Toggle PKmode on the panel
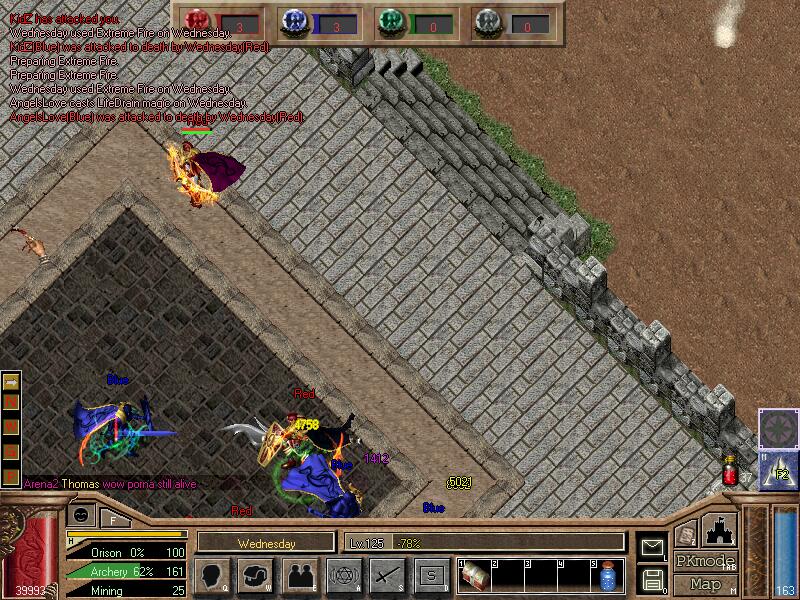This screenshot has height=600, width=800. [703, 561]
